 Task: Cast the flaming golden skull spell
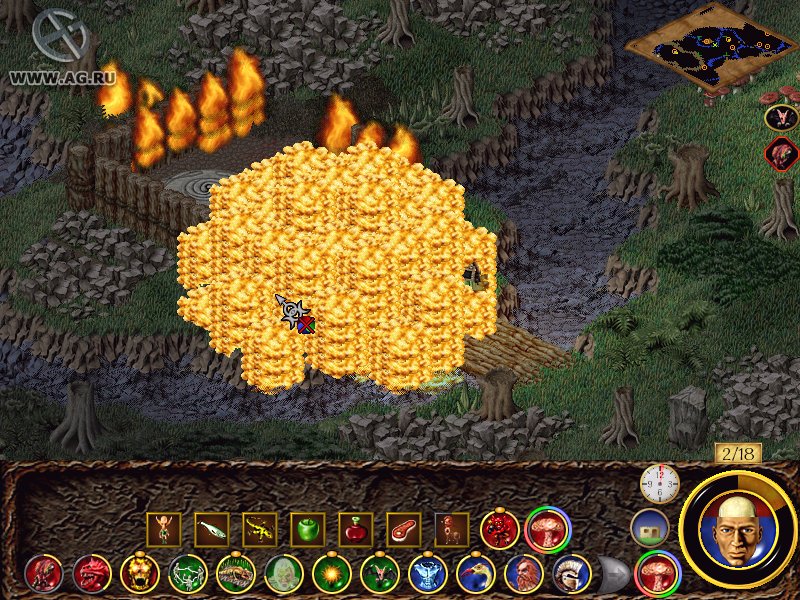140,574
